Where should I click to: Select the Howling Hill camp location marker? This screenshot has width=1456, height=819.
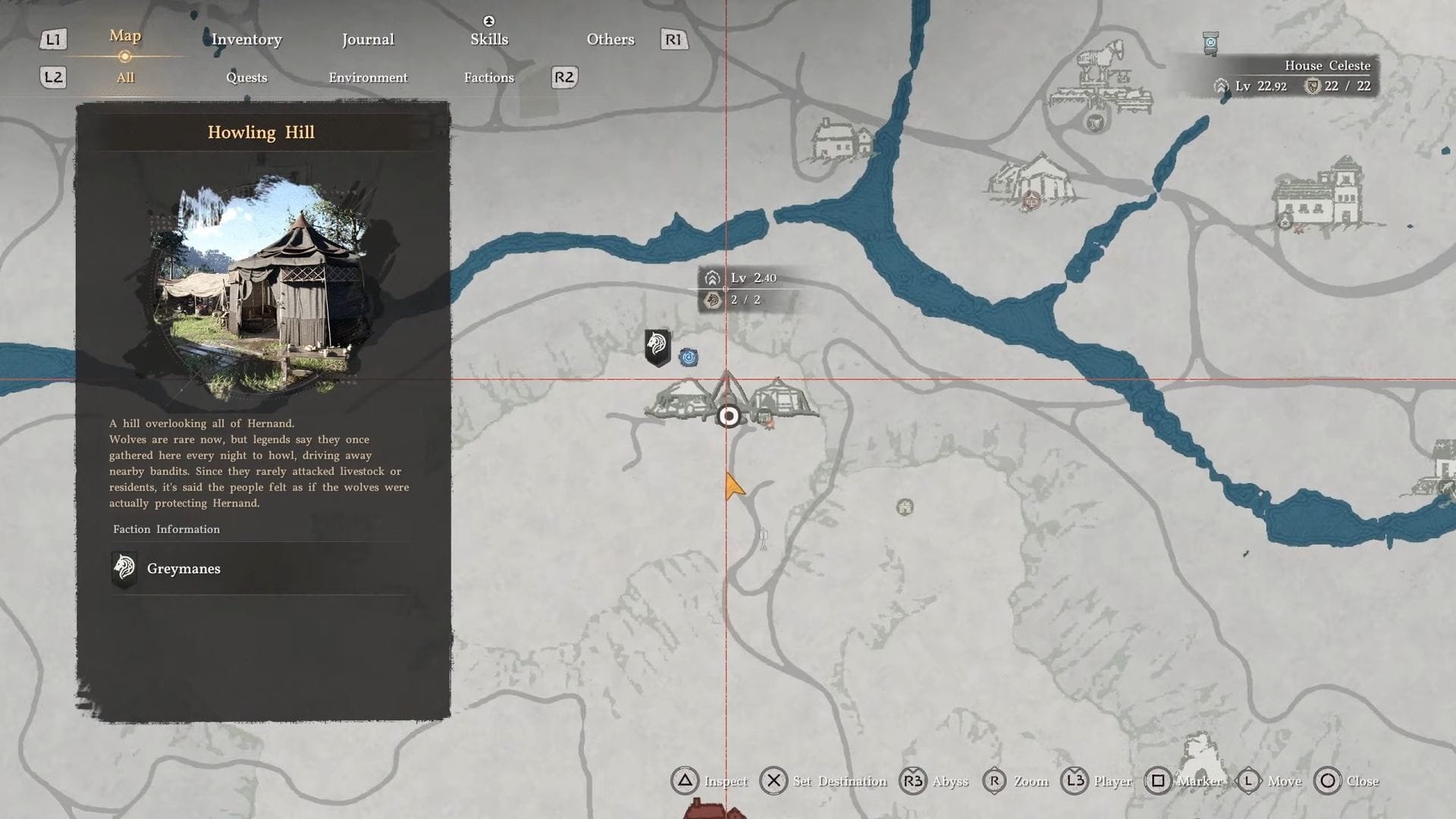click(x=729, y=416)
